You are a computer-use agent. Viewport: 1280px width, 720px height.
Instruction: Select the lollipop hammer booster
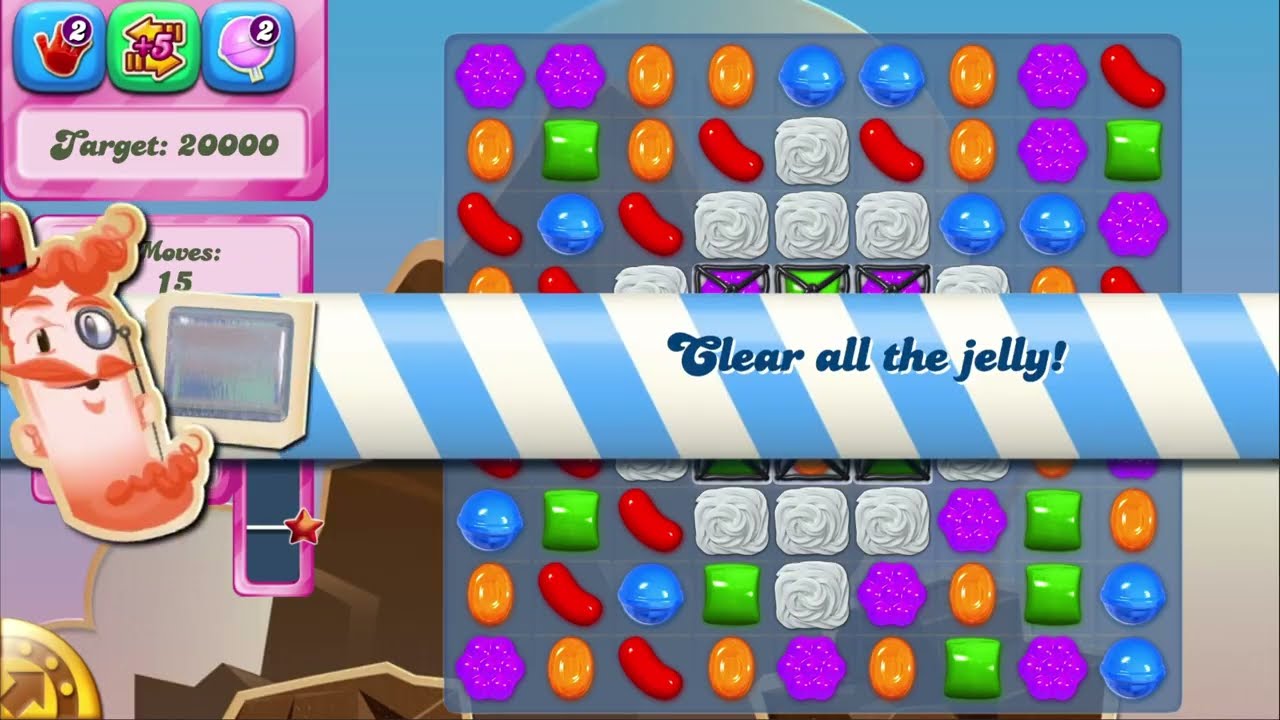[x=248, y=49]
